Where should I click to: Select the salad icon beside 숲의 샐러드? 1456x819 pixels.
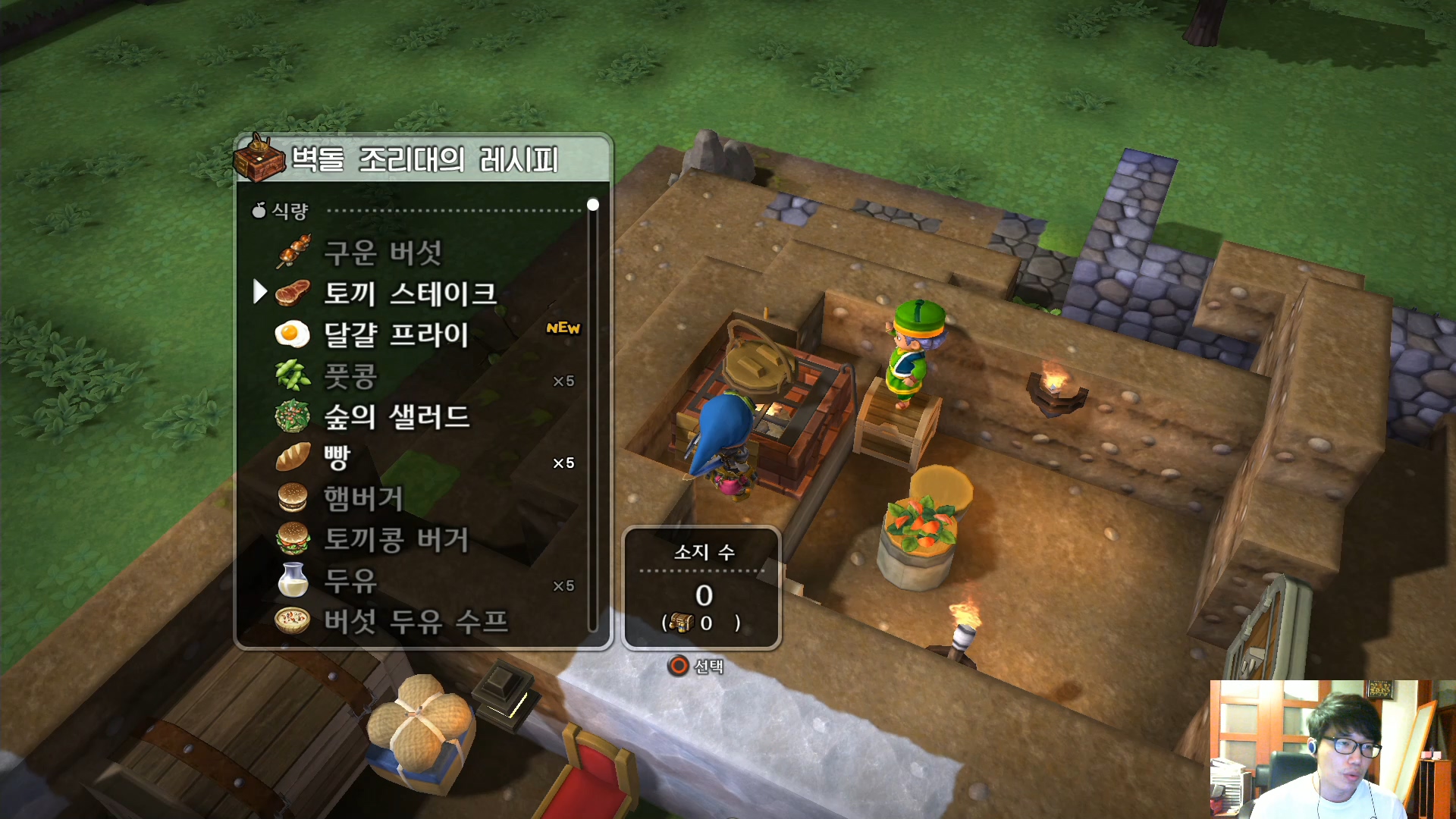(x=293, y=417)
